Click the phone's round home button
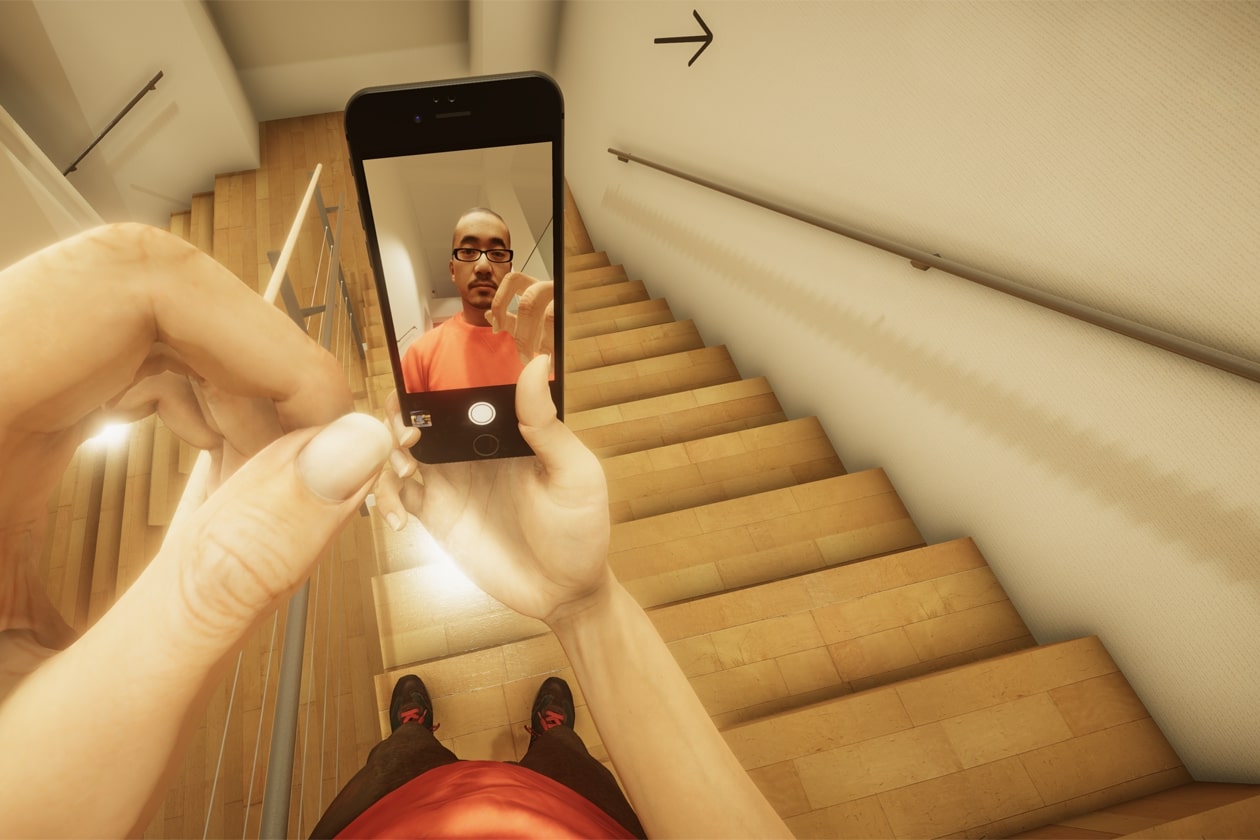 [x=486, y=445]
